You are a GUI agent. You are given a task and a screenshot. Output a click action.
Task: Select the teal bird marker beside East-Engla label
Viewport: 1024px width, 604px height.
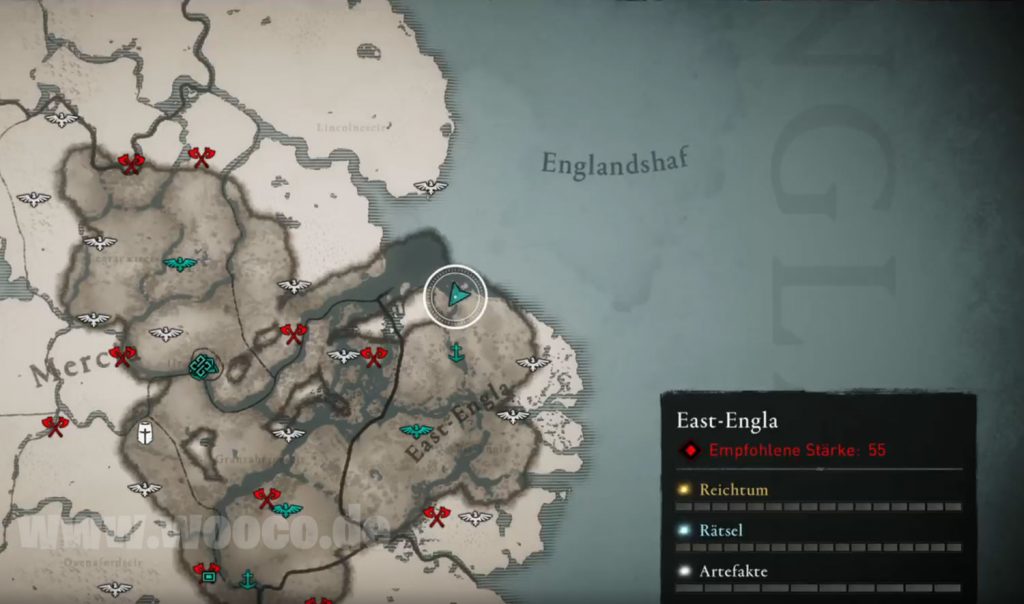pyautogui.click(x=416, y=431)
